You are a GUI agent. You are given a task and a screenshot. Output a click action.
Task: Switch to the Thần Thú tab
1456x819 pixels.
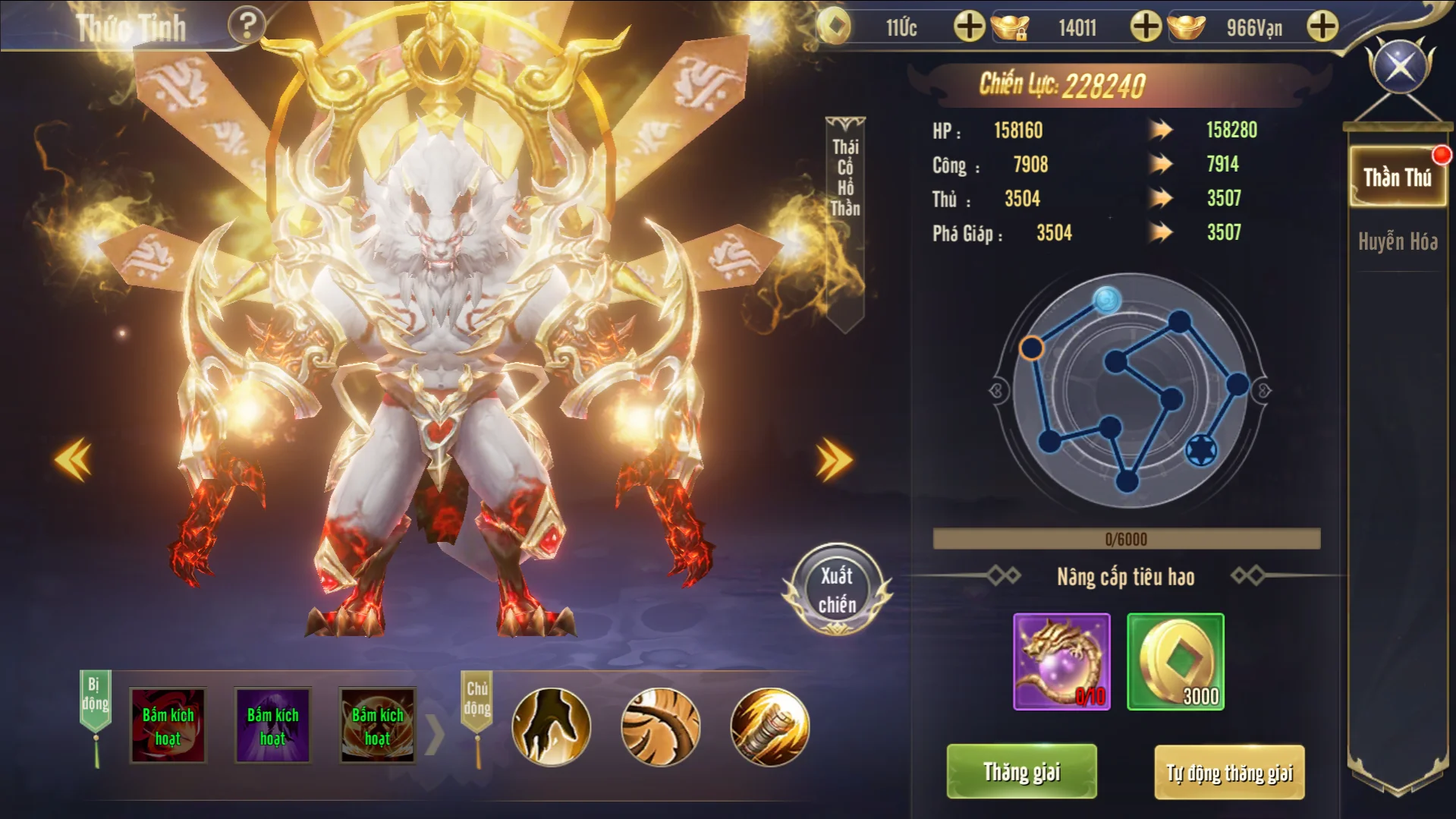tap(1397, 178)
